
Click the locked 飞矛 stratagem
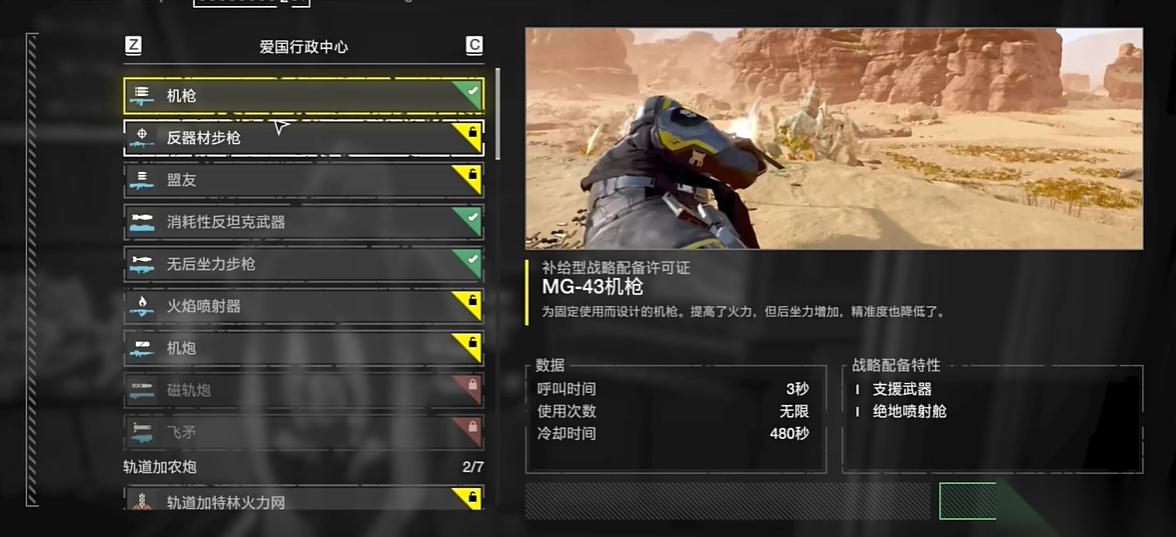pyautogui.click(x=303, y=432)
